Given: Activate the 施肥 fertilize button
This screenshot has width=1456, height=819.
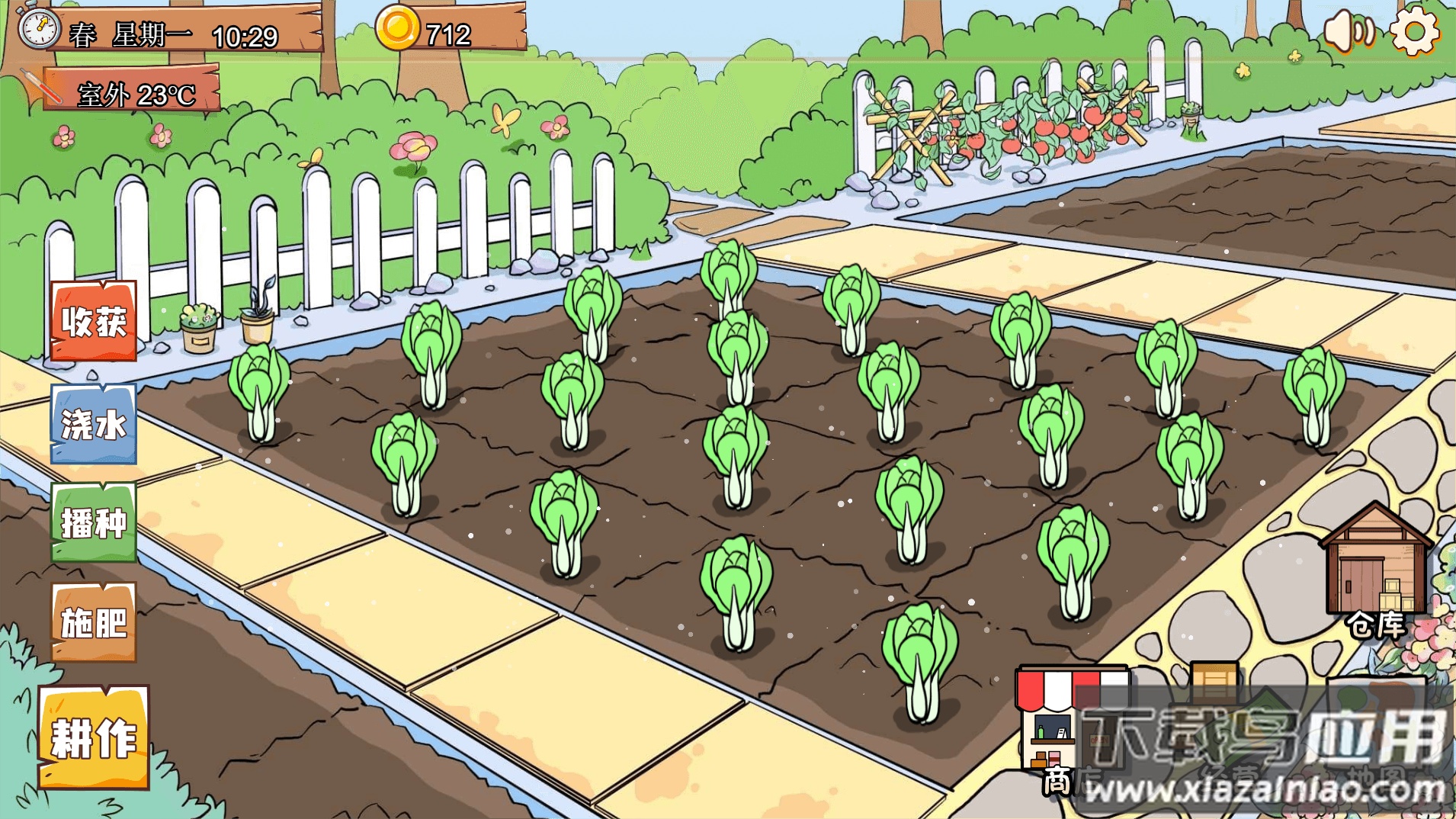Looking at the screenshot, I should tap(94, 622).
